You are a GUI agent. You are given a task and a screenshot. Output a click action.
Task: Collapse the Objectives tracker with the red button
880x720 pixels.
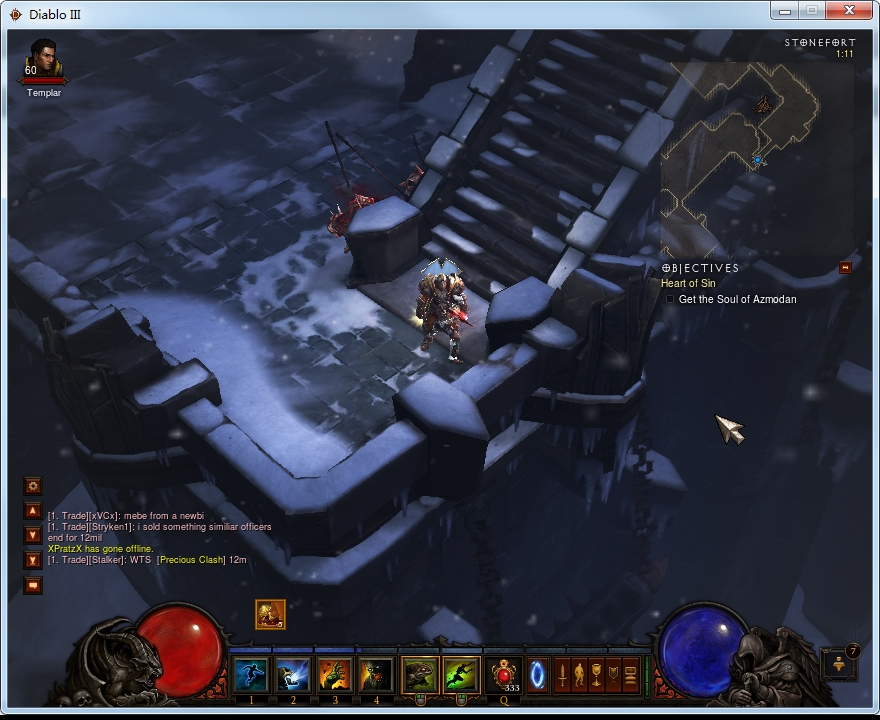[845, 267]
